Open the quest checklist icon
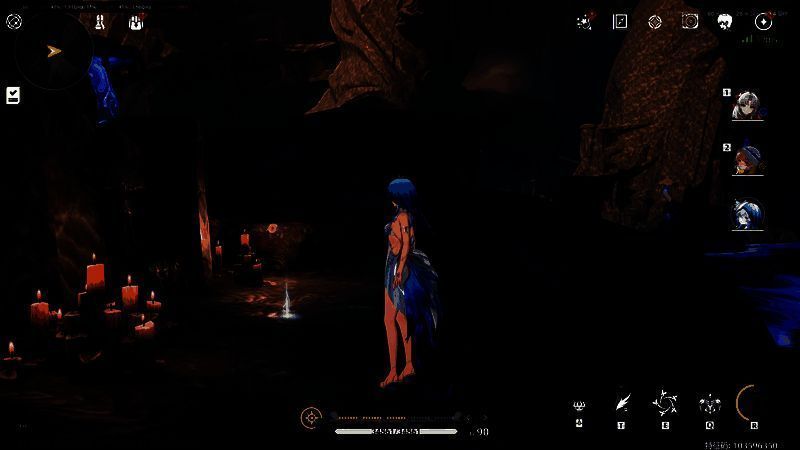Image resolution: width=800 pixels, height=450 pixels. [x=13, y=95]
